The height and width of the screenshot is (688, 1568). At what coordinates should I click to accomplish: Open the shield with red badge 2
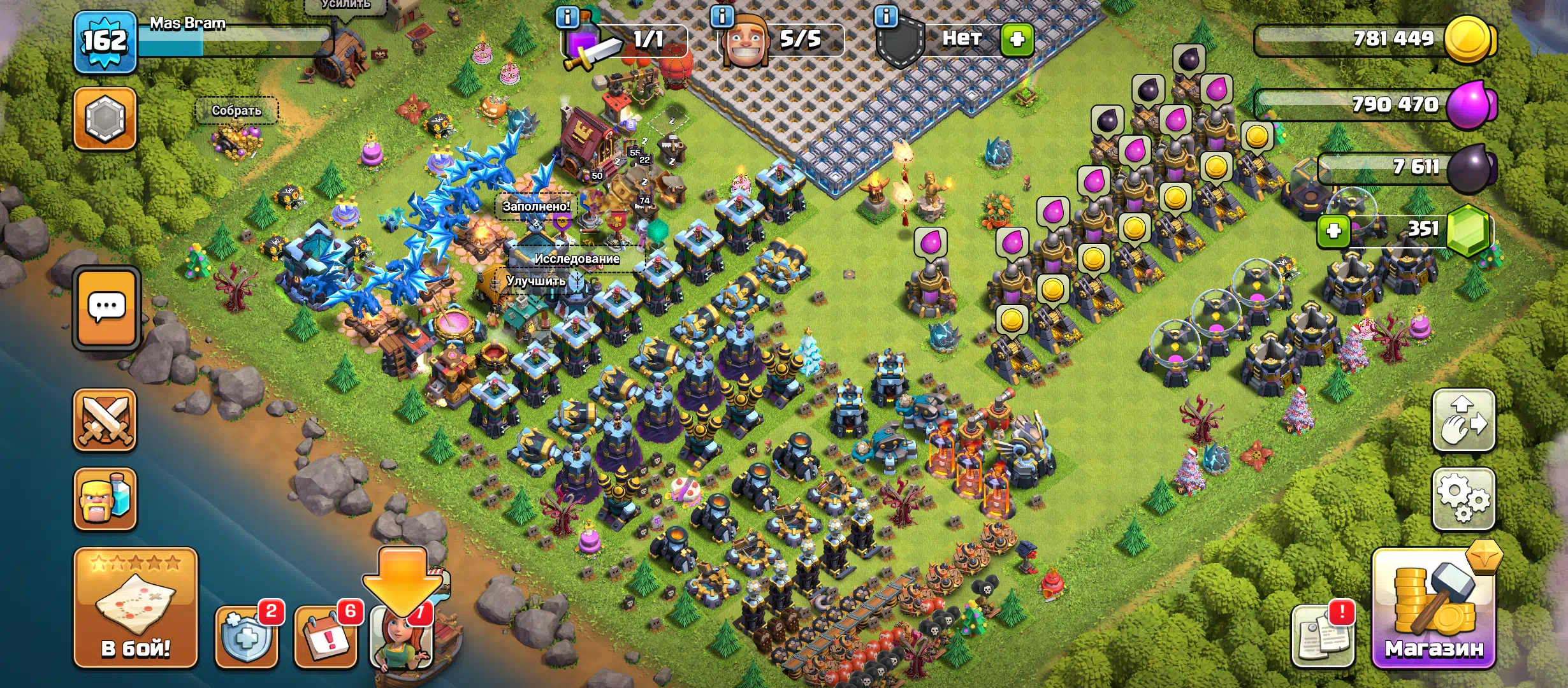point(247,636)
